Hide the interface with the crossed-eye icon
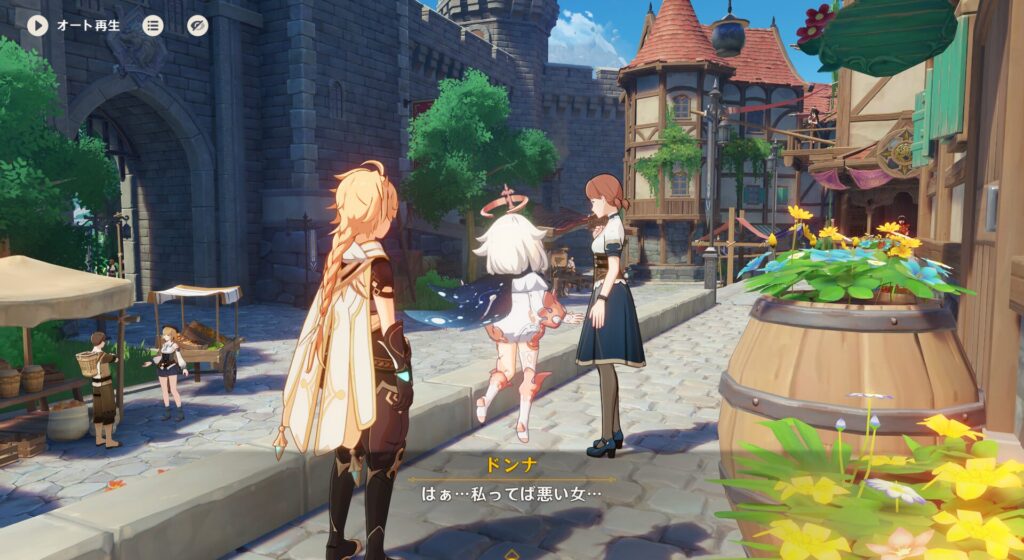1024x560 pixels. [198, 25]
